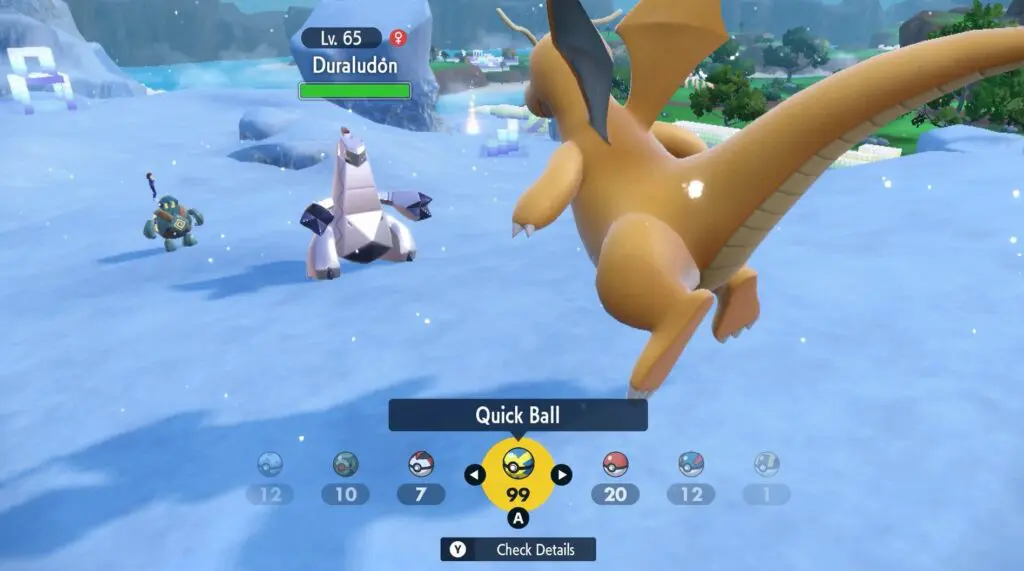
Task: Select the Quick Ball in the center
Action: pyautogui.click(x=518, y=464)
